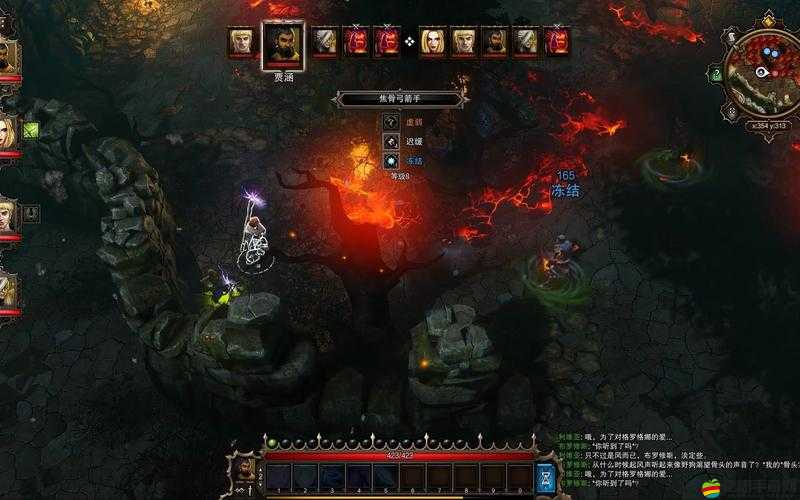Click the gold diamond button above minimap
This screenshot has height=500, width=800.
pos(767,19)
